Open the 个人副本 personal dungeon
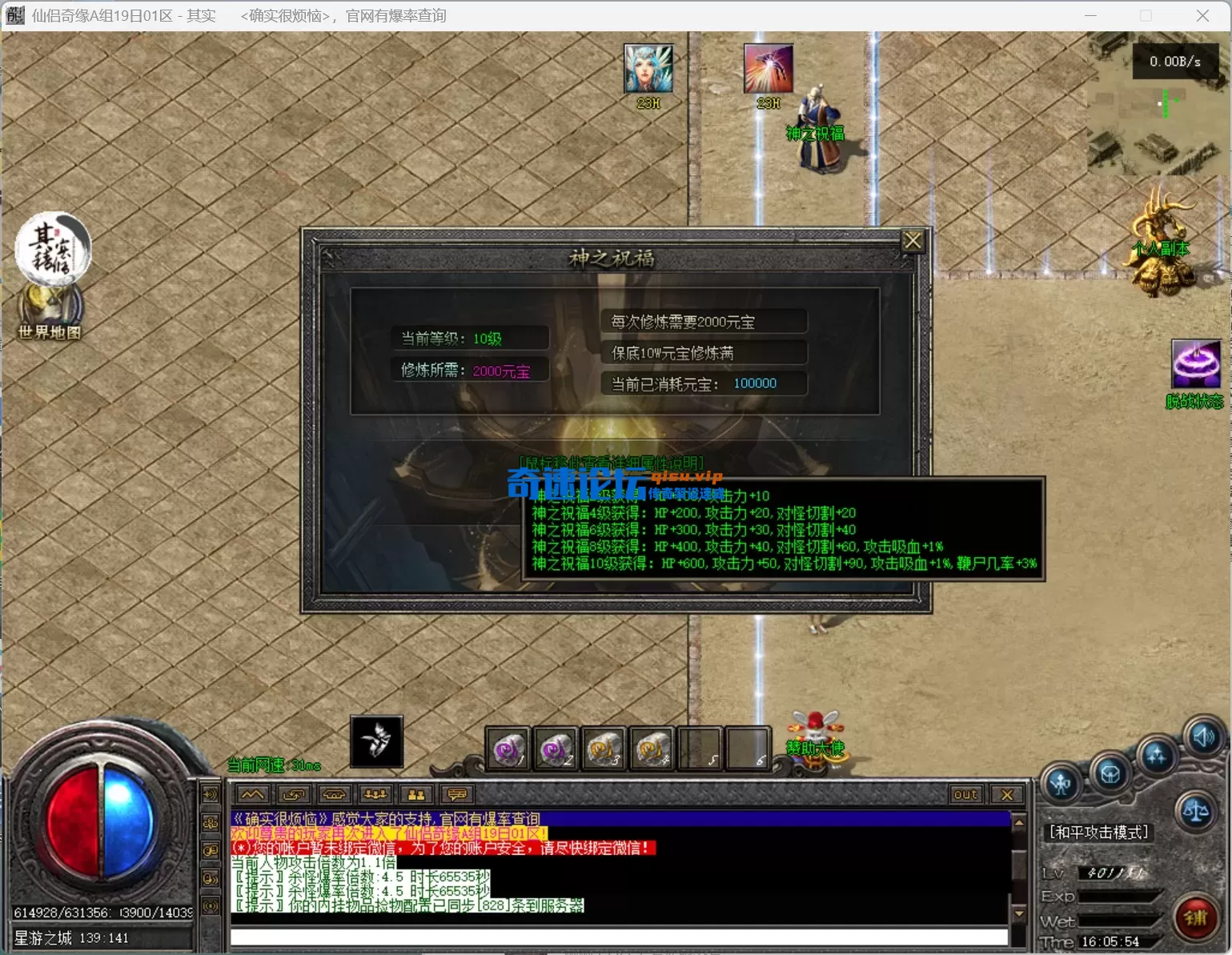The image size is (1232, 955). click(x=1162, y=240)
